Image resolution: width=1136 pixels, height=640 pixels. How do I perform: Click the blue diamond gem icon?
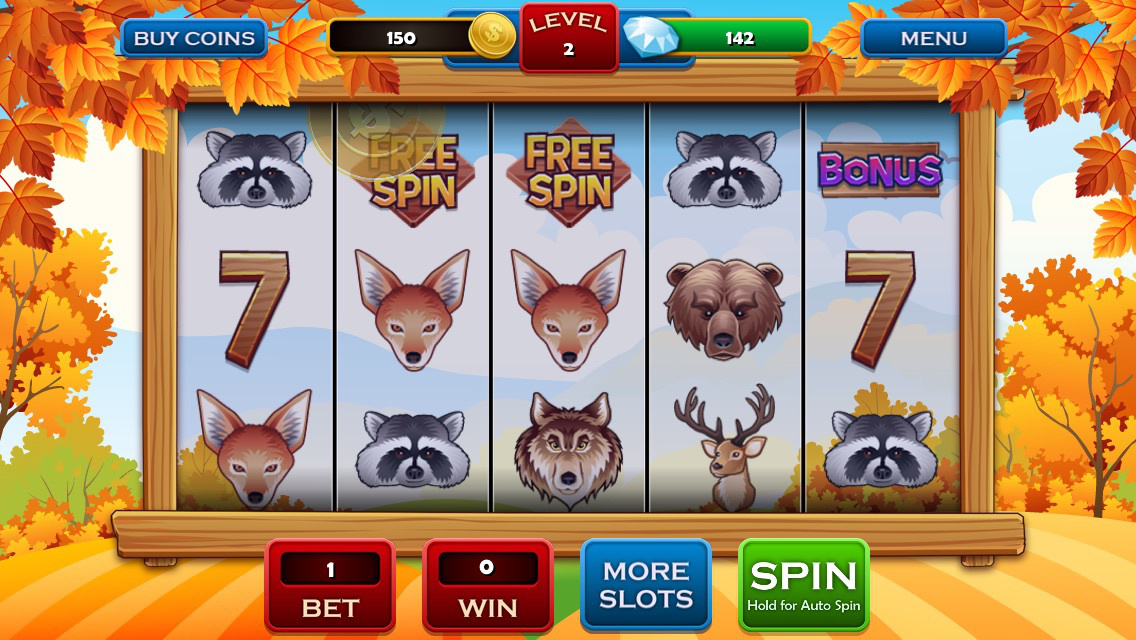tap(649, 37)
